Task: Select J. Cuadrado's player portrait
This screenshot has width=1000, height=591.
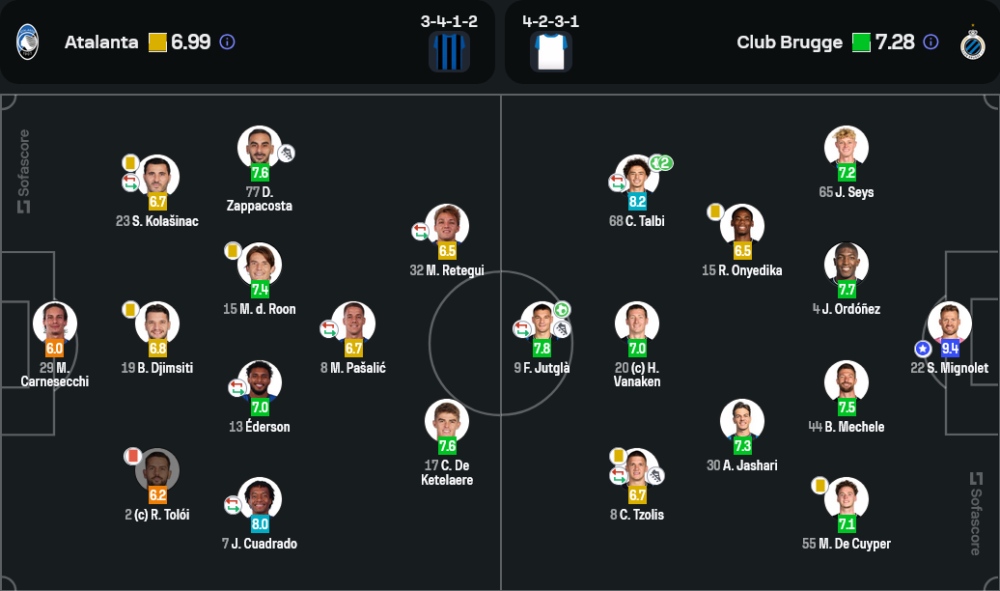Action: click(260, 499)
